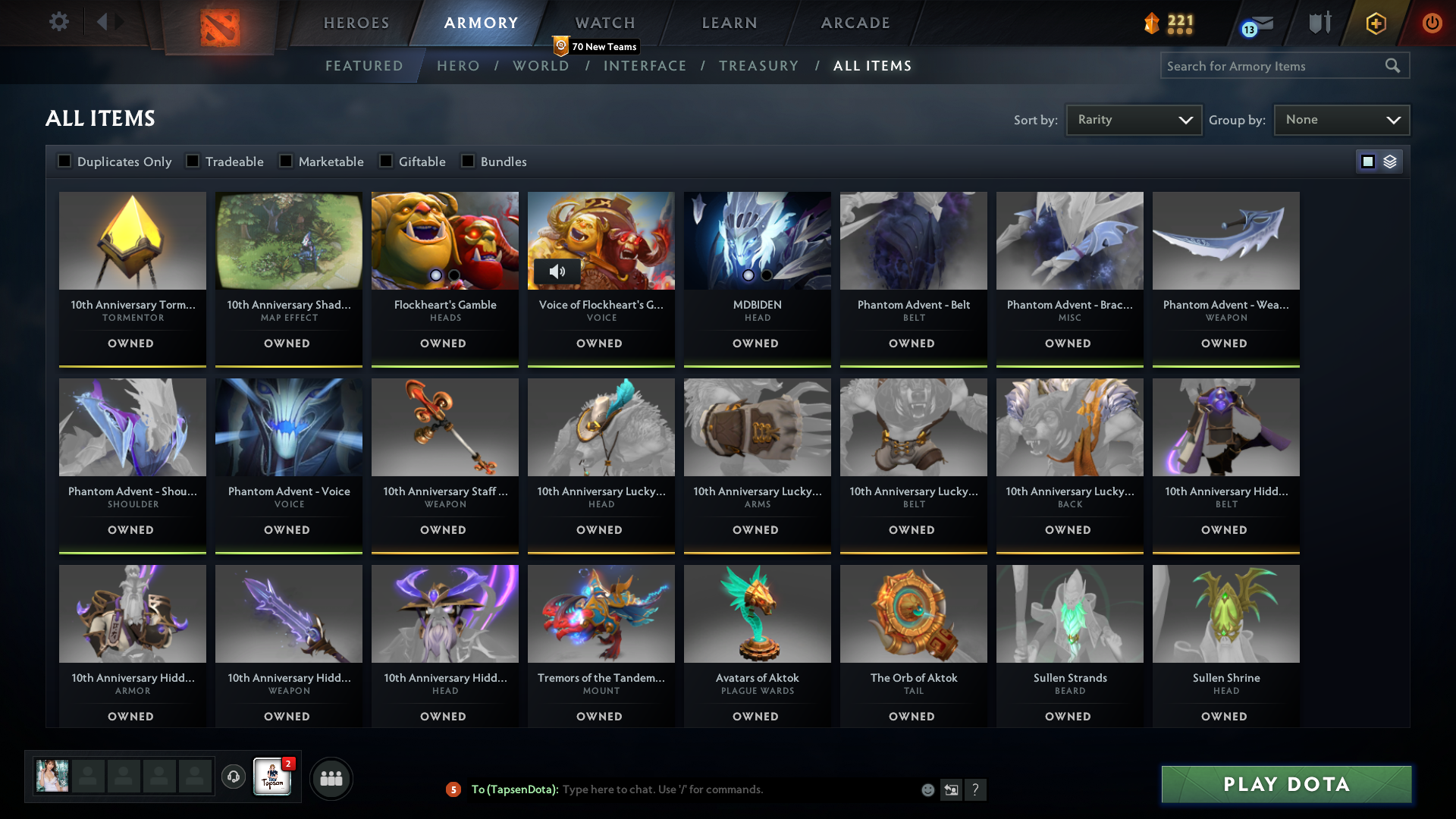The height and width of the screenshot is (819, 1456).
Task: Check the Tradeable filter
Action: pos(193,161)
